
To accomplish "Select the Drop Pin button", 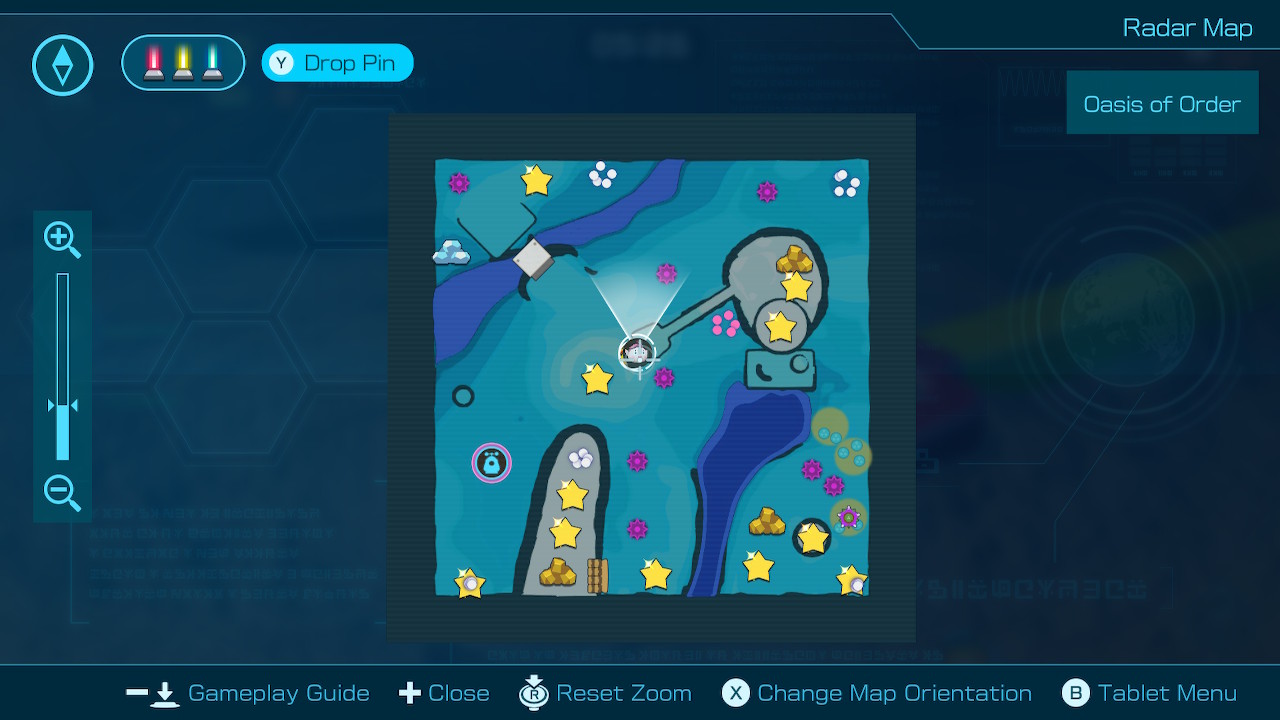I will (x=337, y=63).
